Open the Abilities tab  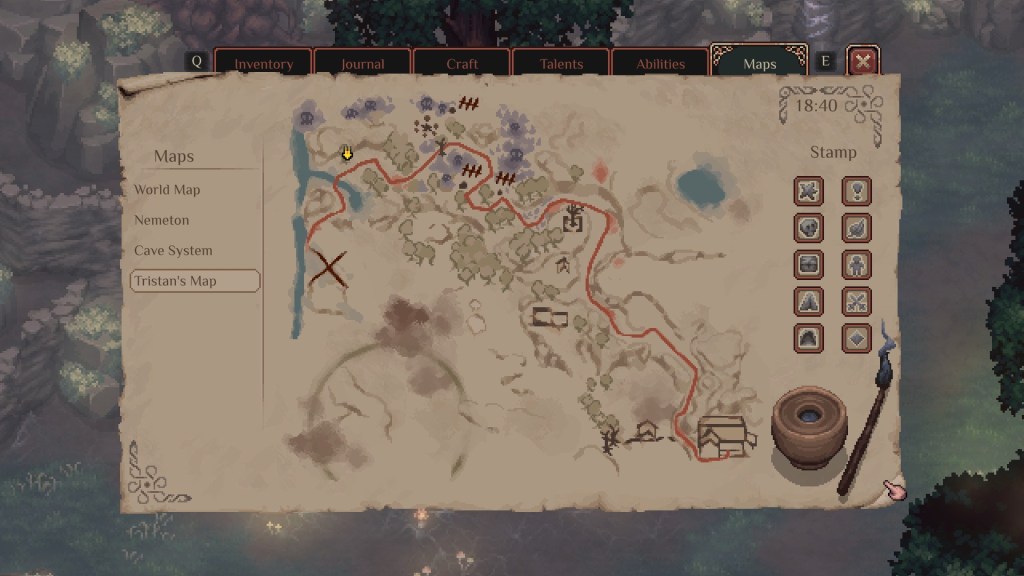(660, 64)
